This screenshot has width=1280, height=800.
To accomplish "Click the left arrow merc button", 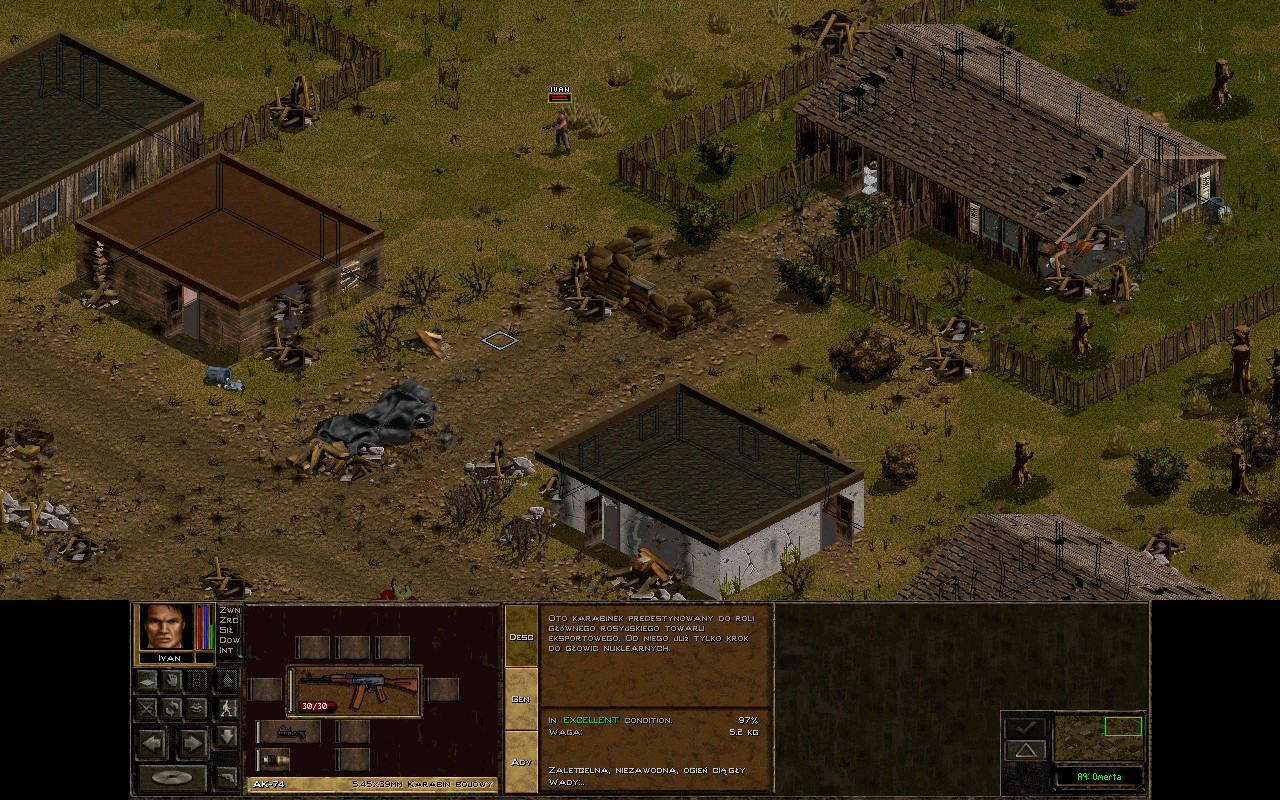I will (152, 743).
